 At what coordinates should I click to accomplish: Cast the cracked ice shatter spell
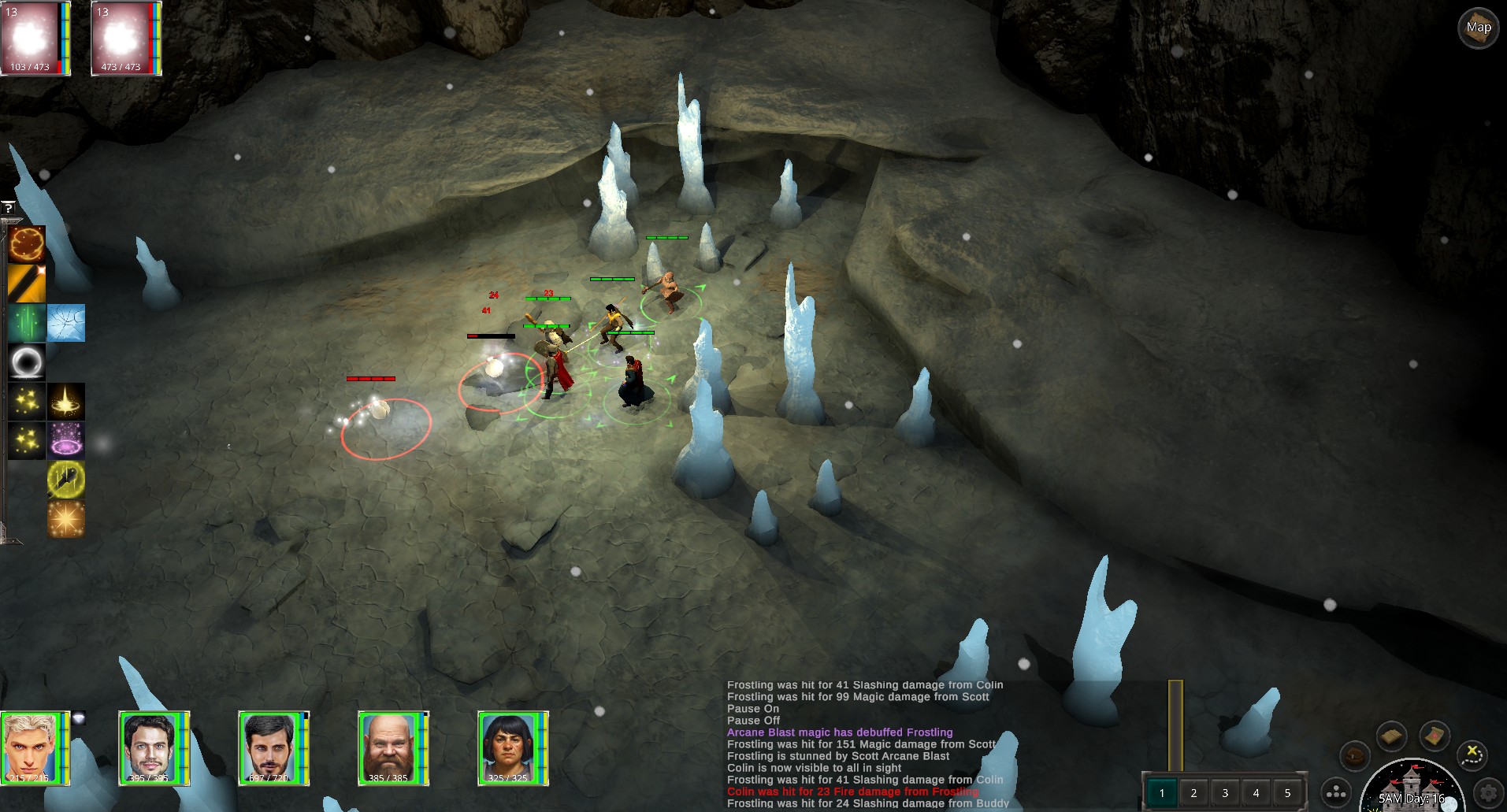66,323
